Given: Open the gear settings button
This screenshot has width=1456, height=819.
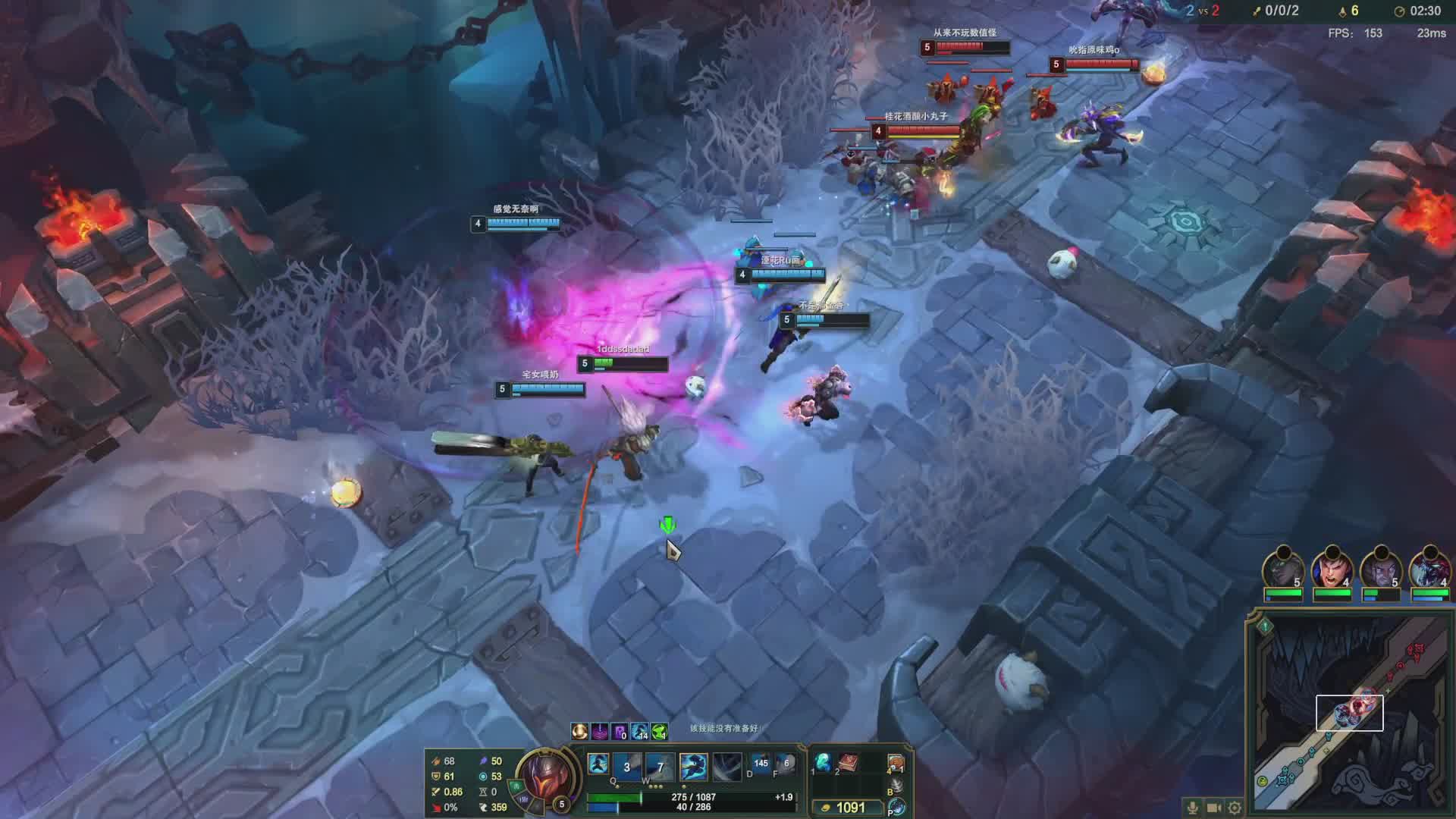Looking at the screenshot, I should click(1235, 808).
